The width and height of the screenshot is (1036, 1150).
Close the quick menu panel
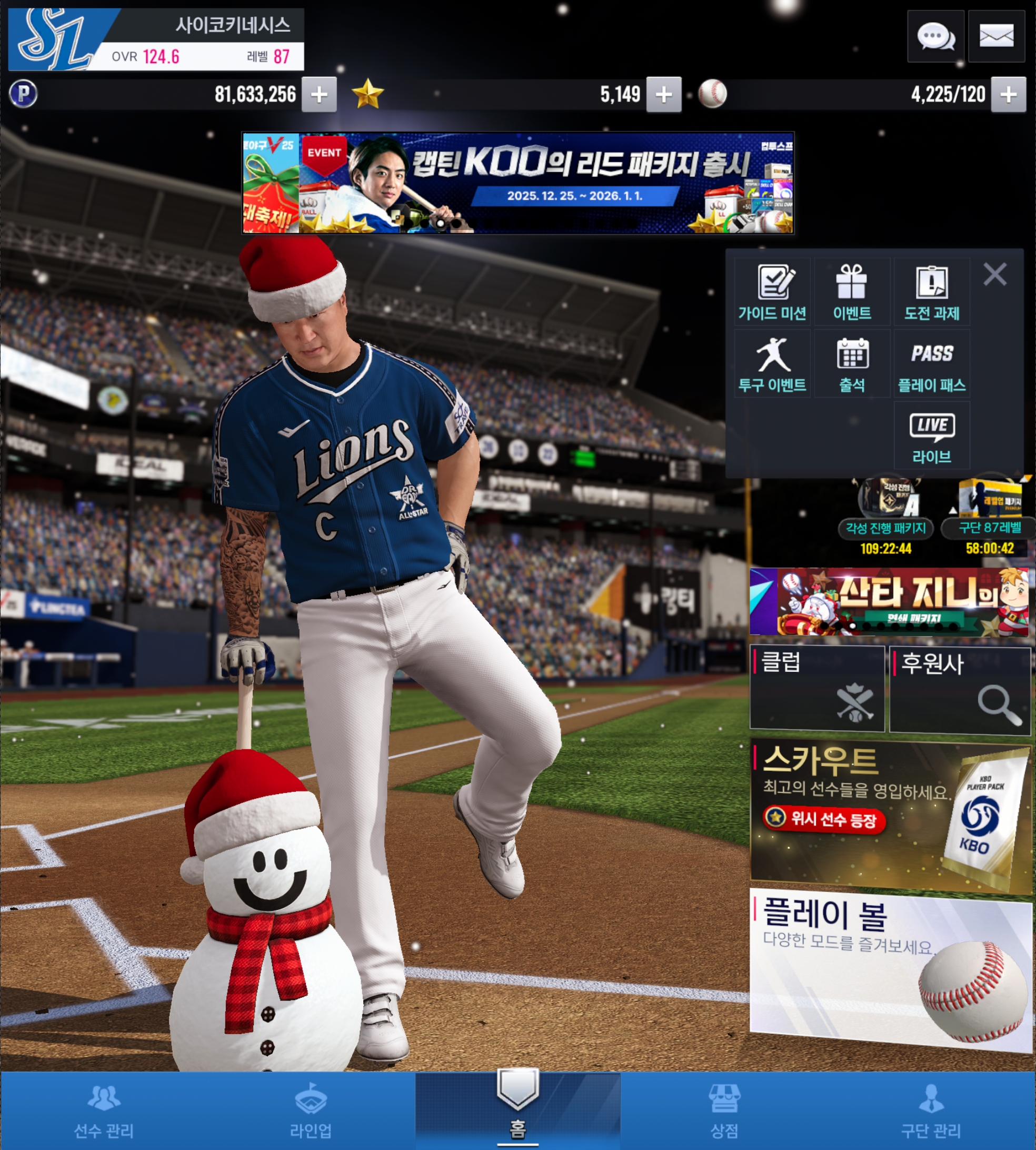994,274
